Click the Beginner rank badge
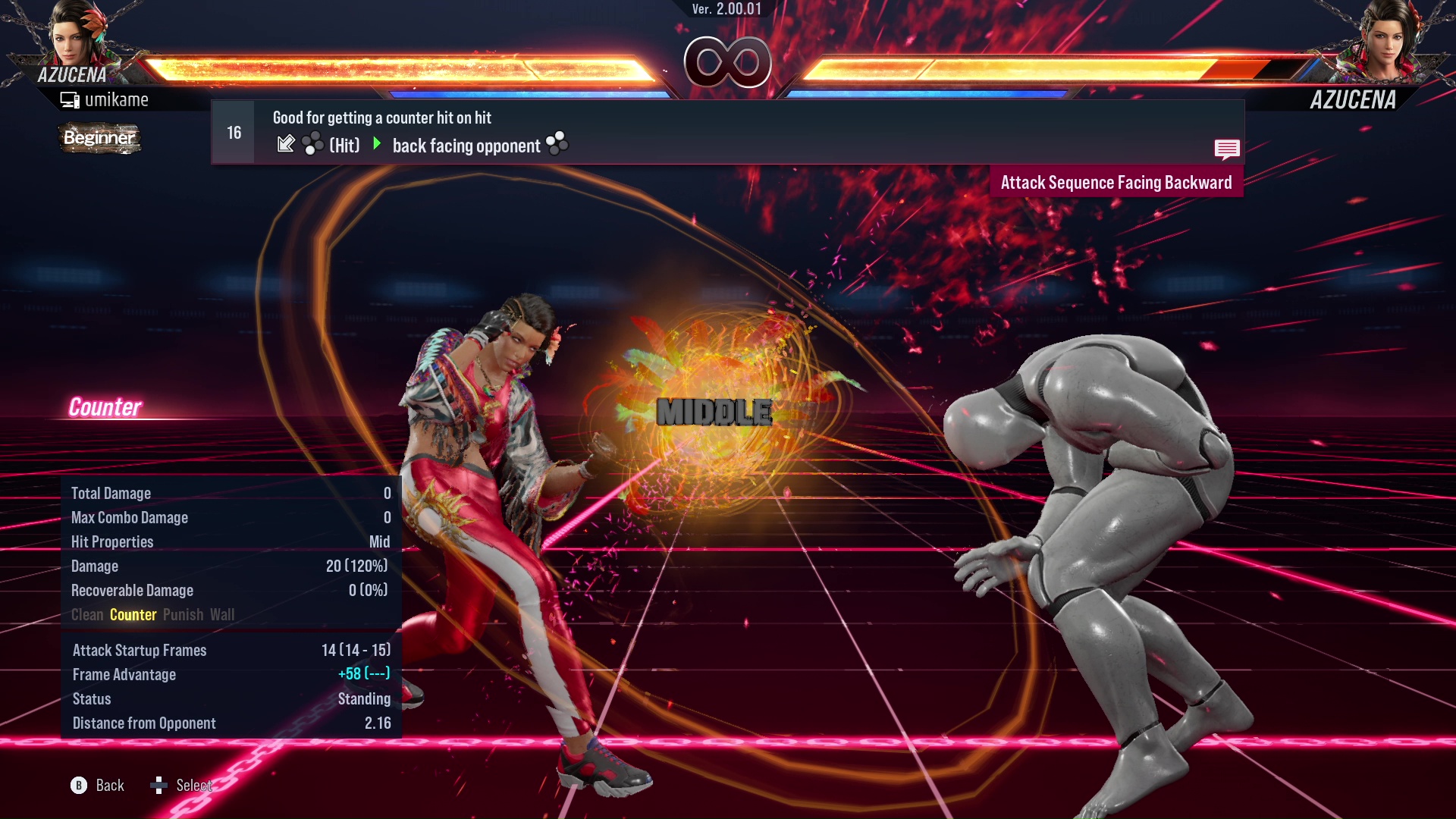Image resolution: width=1456 pixels, height=819 pixels. point(99,138)
